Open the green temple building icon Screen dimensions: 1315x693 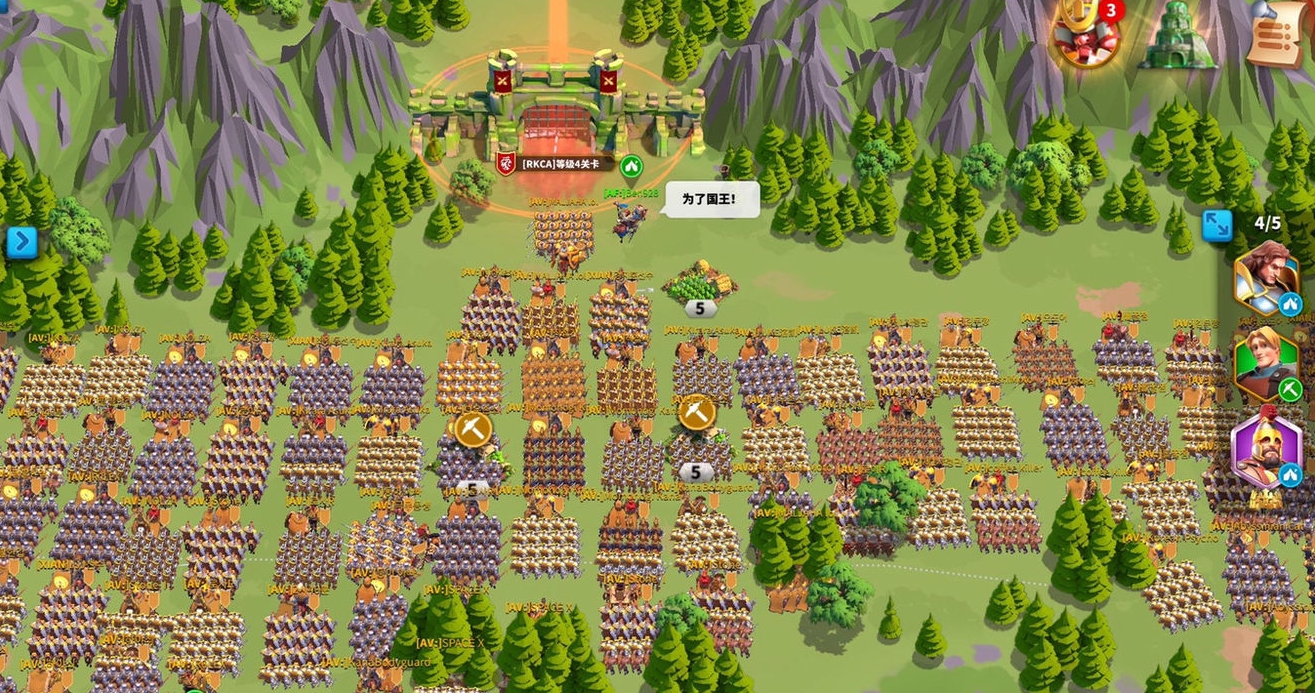click(1178, 34)
